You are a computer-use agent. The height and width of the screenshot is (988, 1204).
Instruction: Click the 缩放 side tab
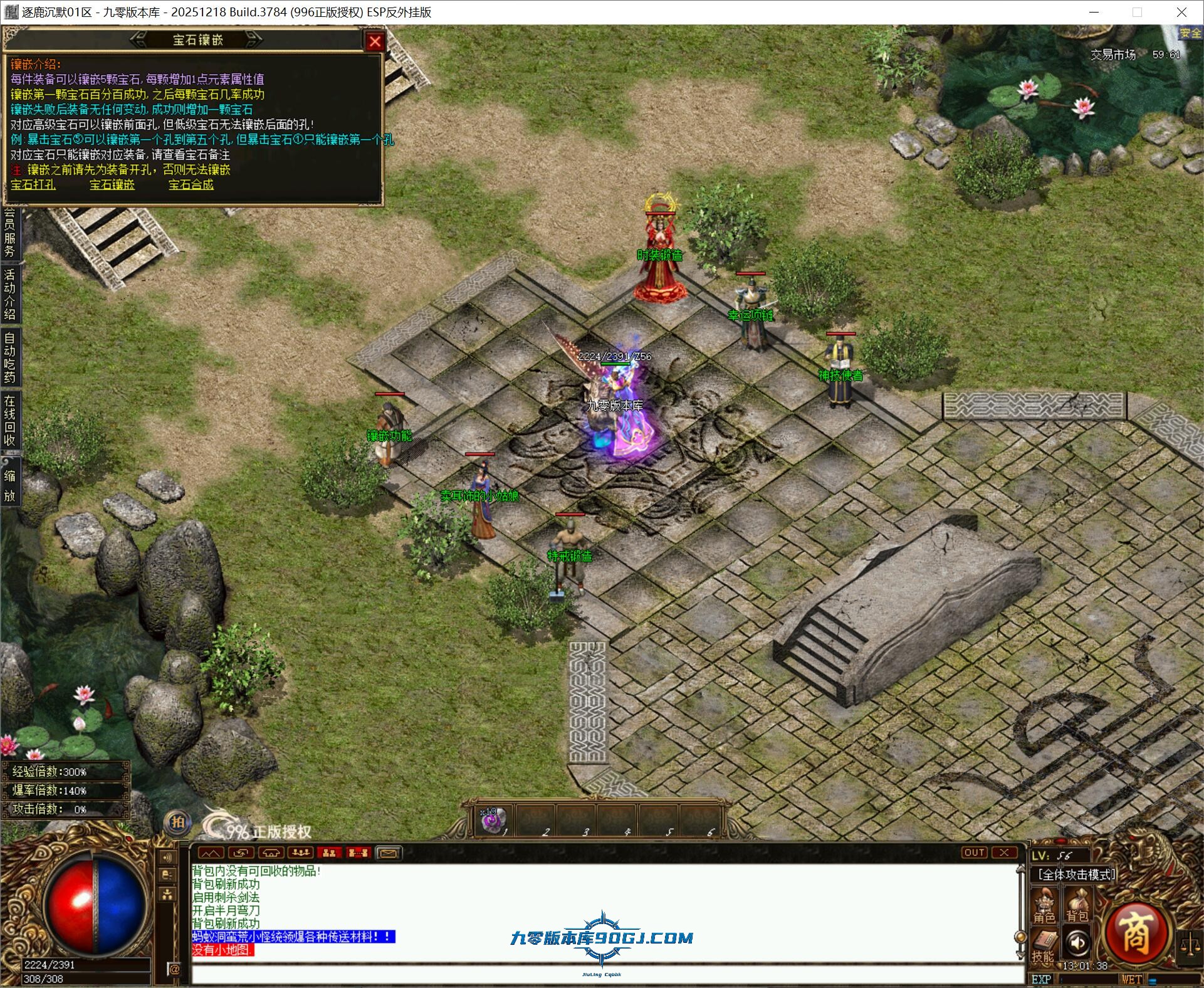click(9, 486)
